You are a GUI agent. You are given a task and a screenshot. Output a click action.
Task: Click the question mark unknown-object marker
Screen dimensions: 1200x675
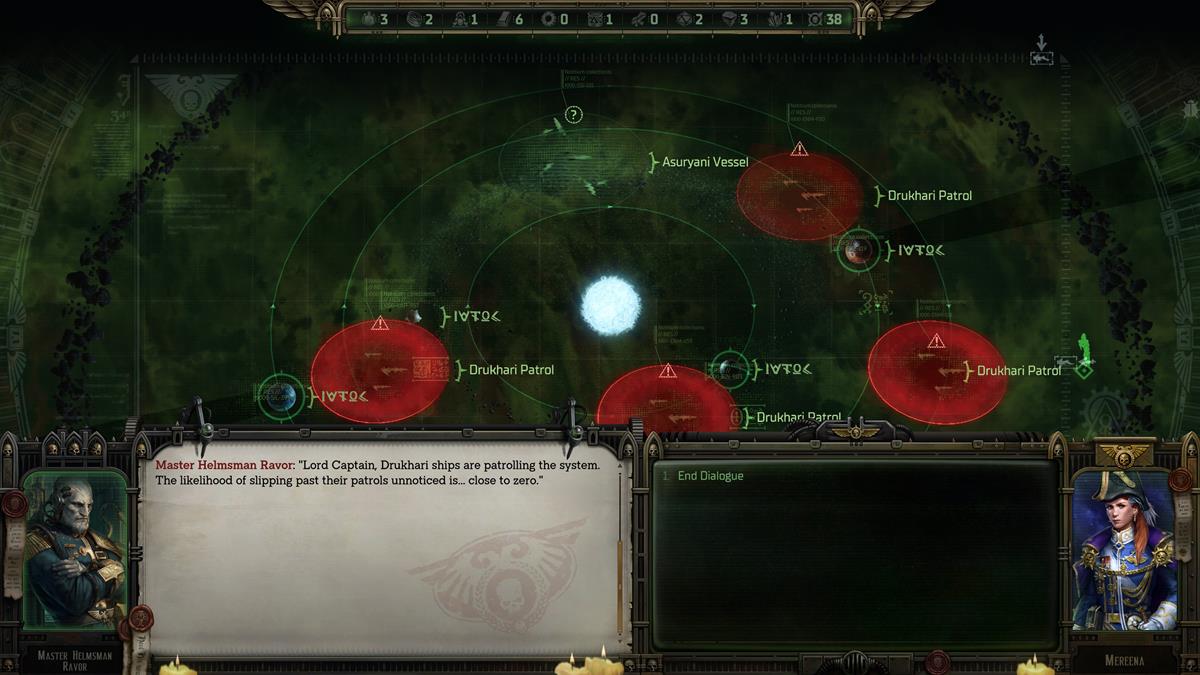[x=573, y=115]
